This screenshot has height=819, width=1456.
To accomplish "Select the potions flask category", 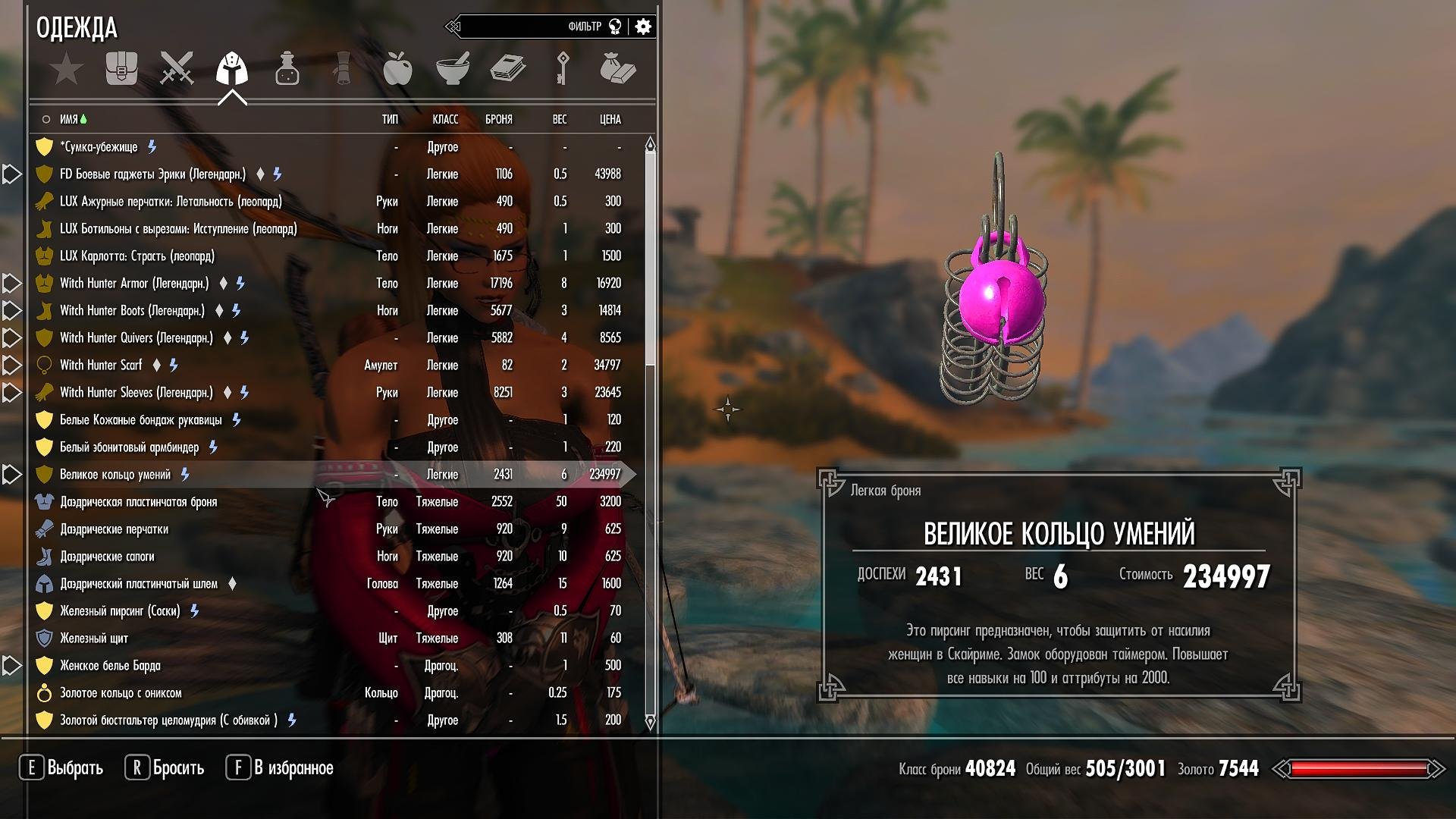I will pos(287,69).
